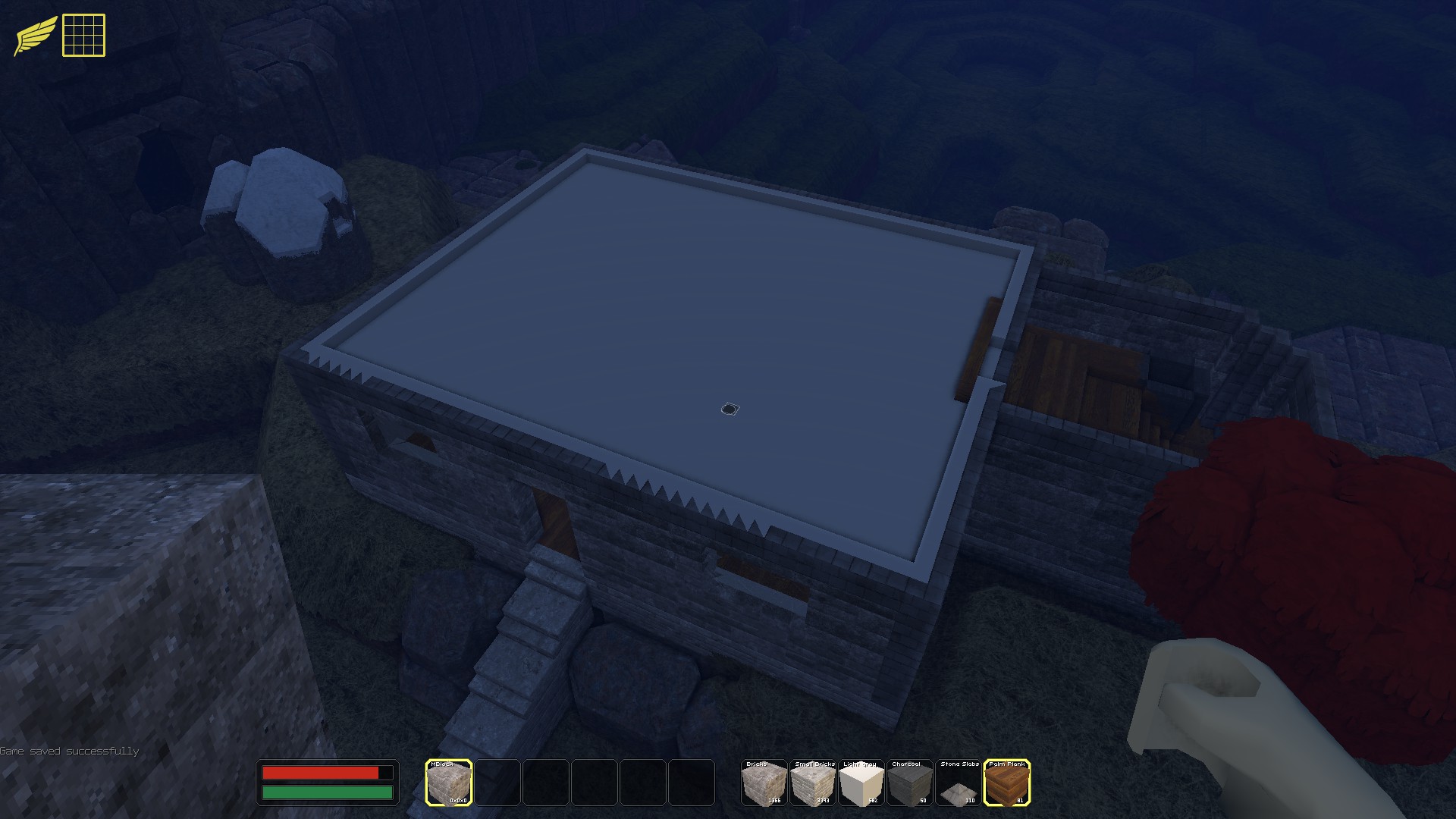Select the Light Gray block slot
1456x819 pixels.
(860, 782)
